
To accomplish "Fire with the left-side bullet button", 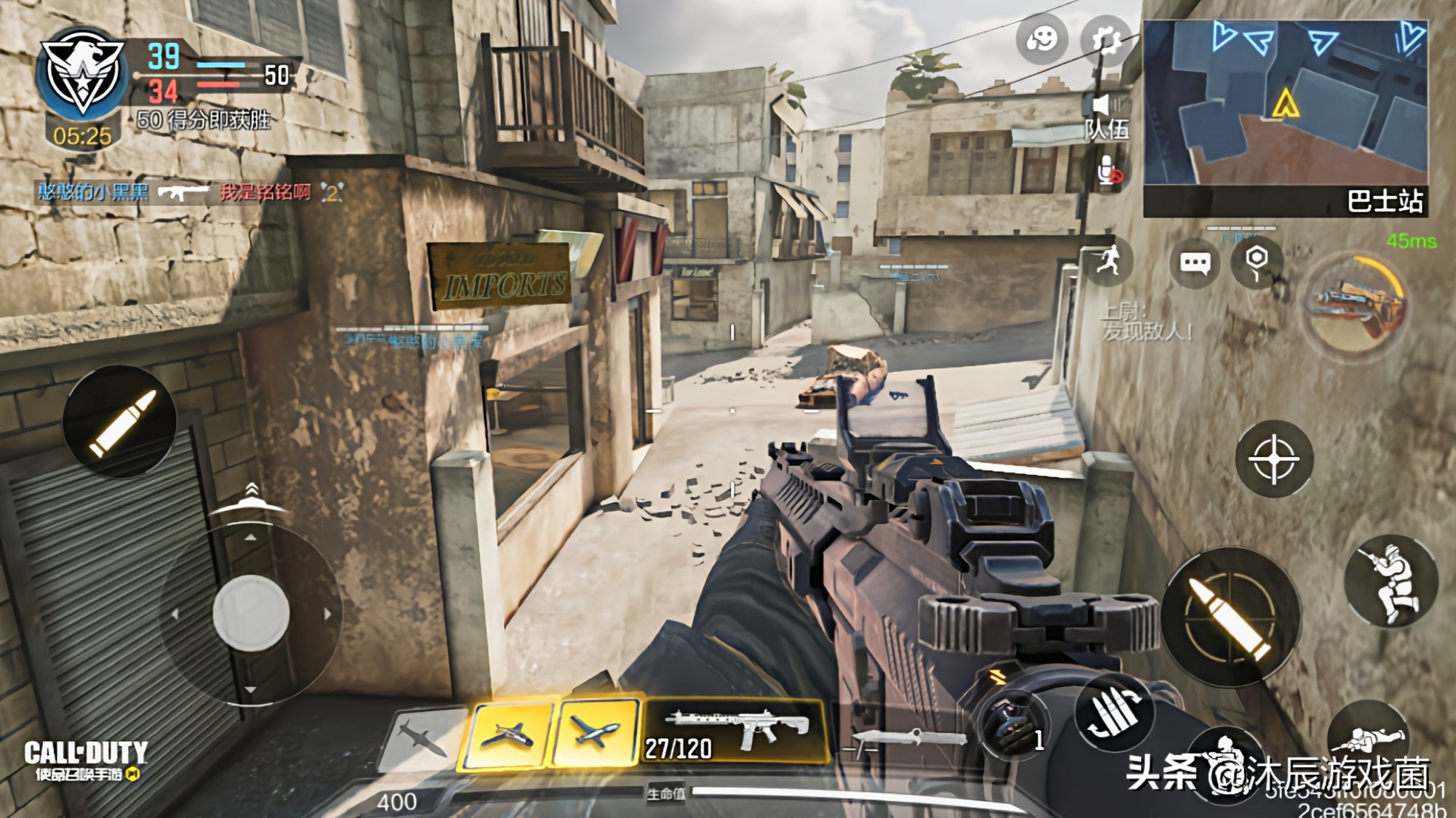I will 120,423.
